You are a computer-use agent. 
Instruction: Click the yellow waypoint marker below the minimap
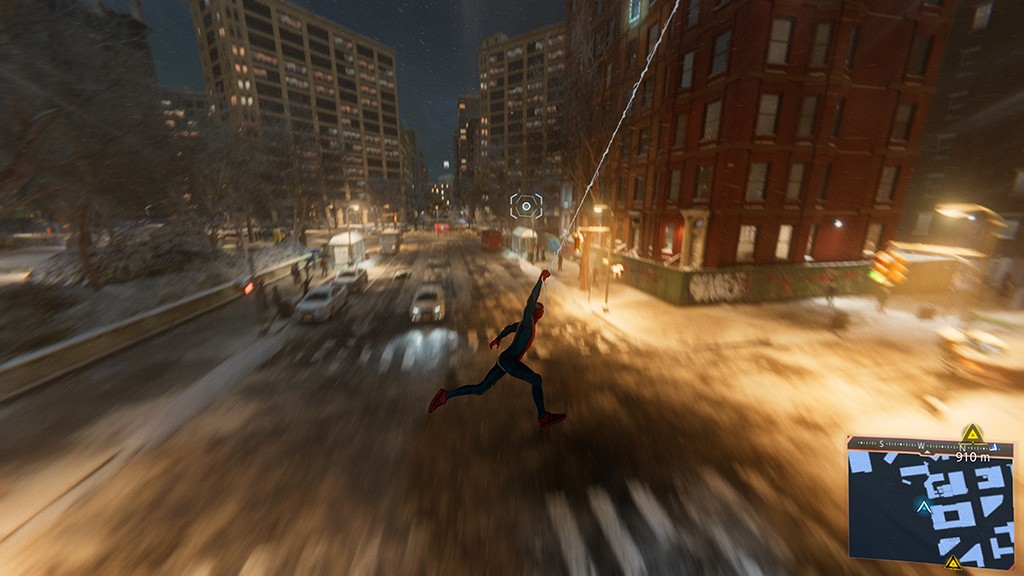[953, 563]
